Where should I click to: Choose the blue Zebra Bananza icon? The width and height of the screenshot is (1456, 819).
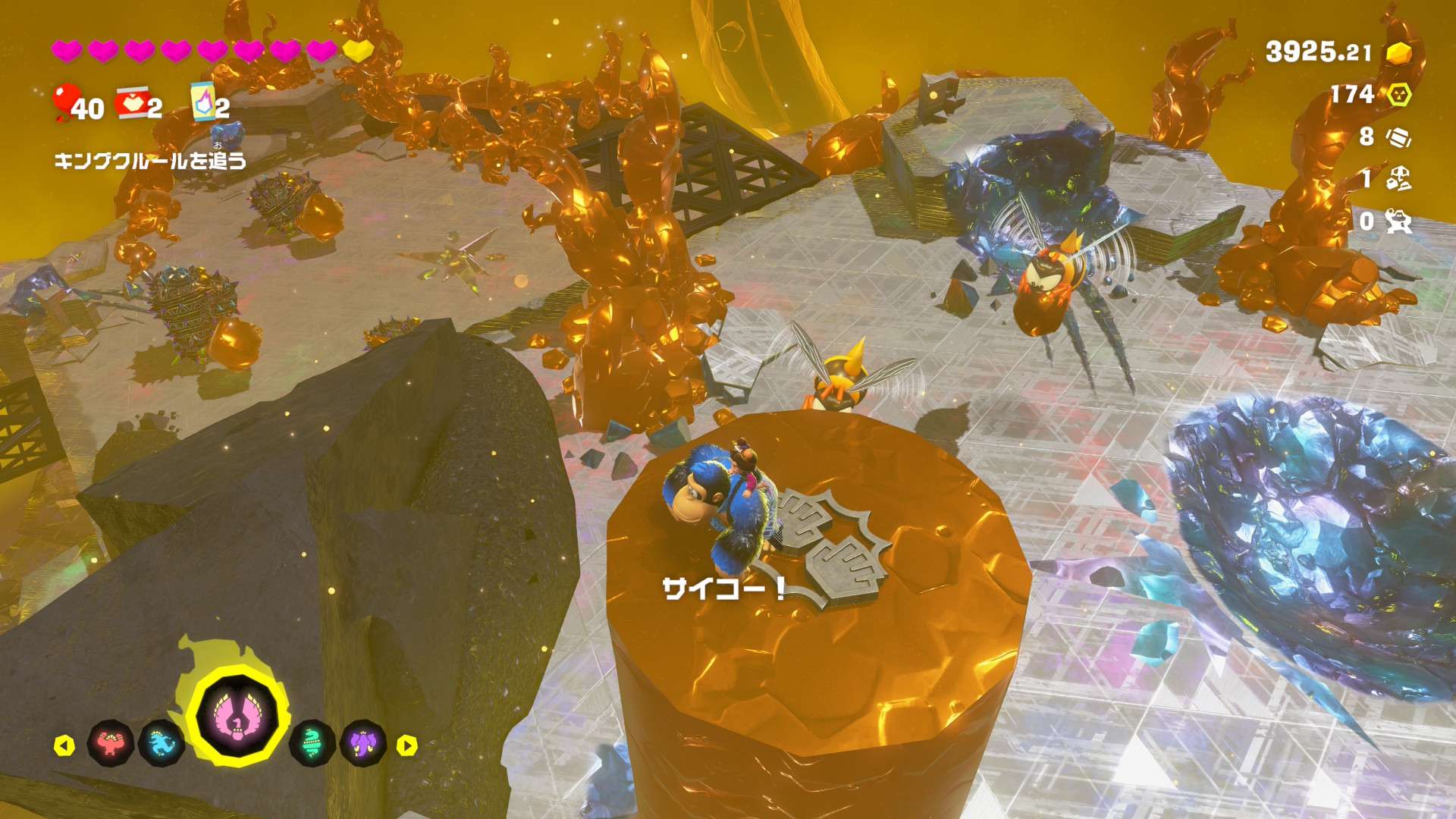point(162,743)
